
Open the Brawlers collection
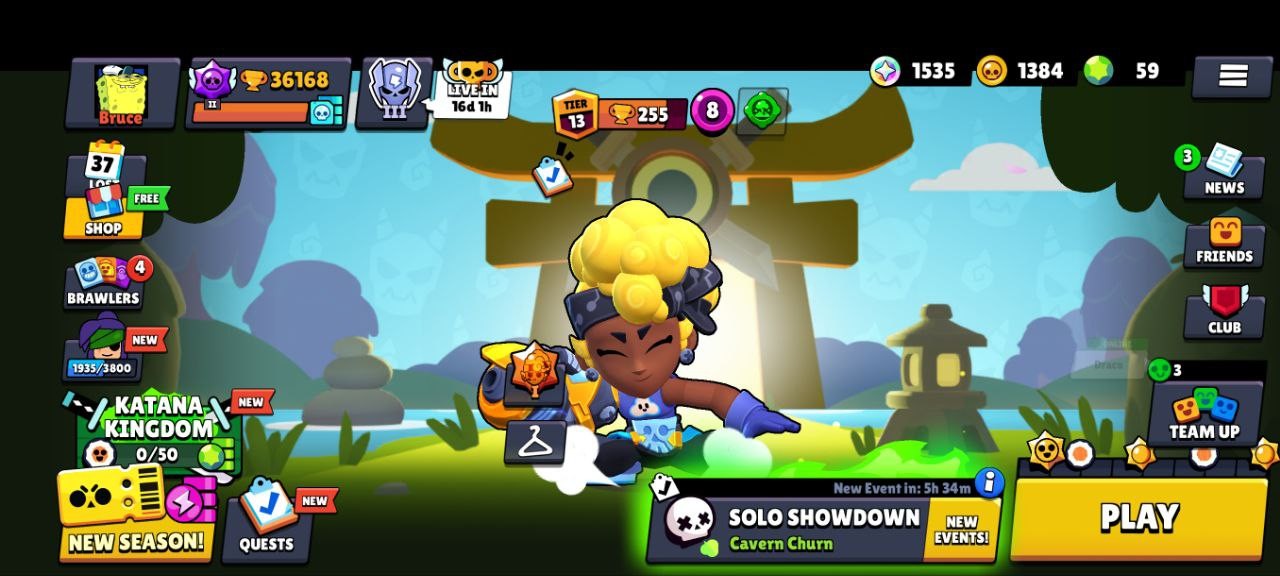click(x=104, y=283)
